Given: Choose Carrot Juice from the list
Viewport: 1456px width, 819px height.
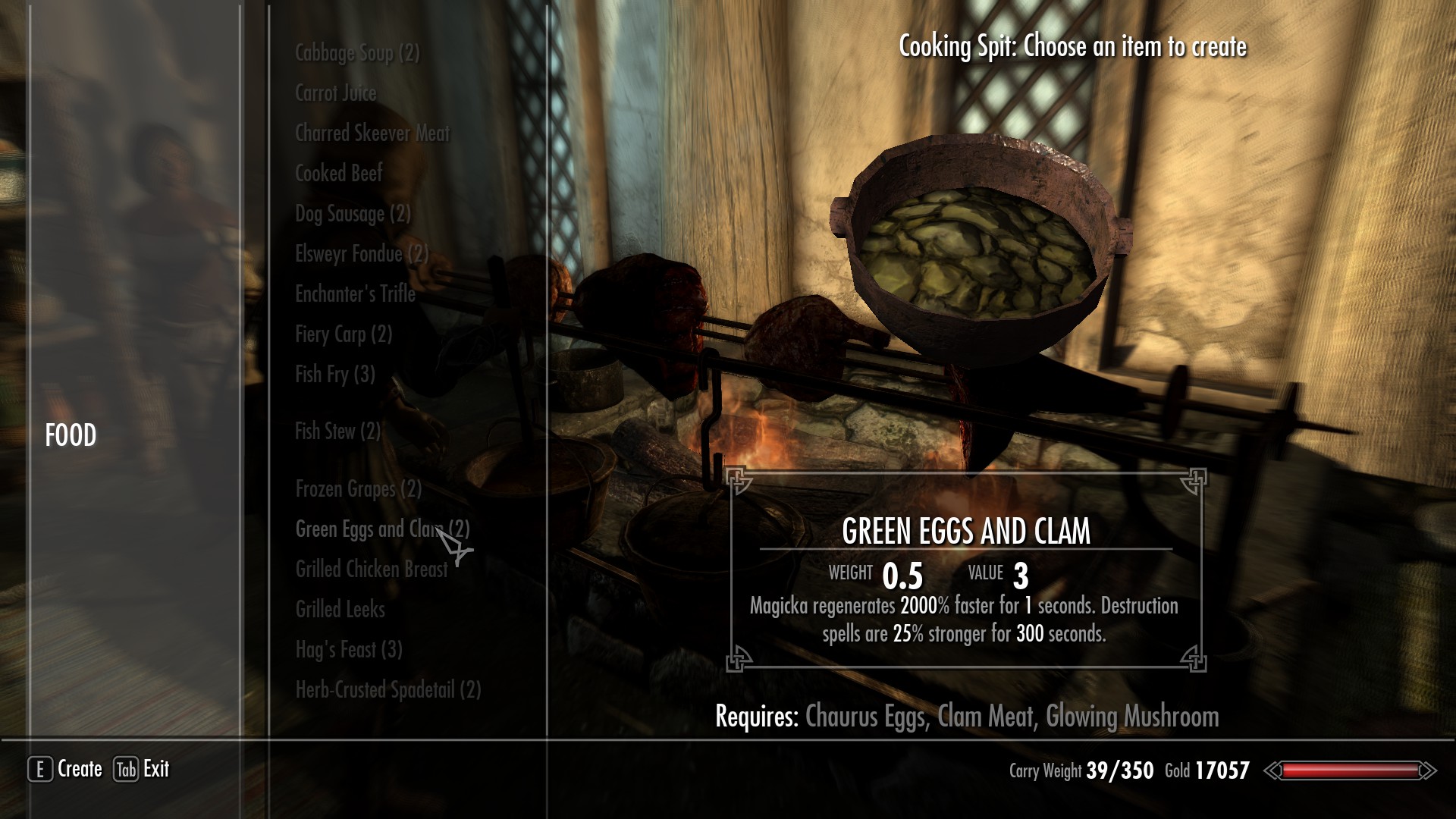Looking at the screenshot, I should coord(335,93).
